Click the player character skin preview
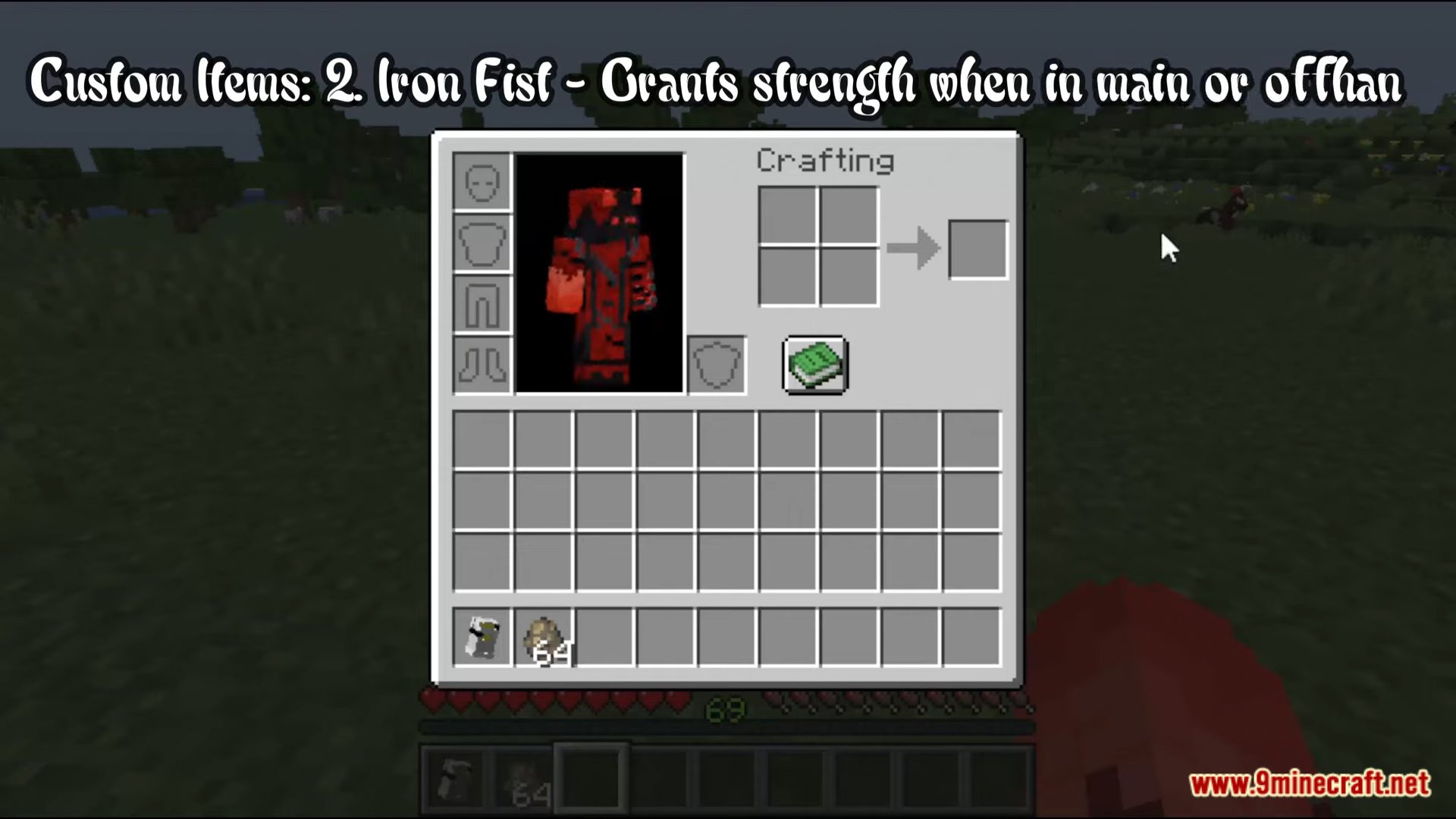Screen dimensions: 1456x819 pos(600,277)
